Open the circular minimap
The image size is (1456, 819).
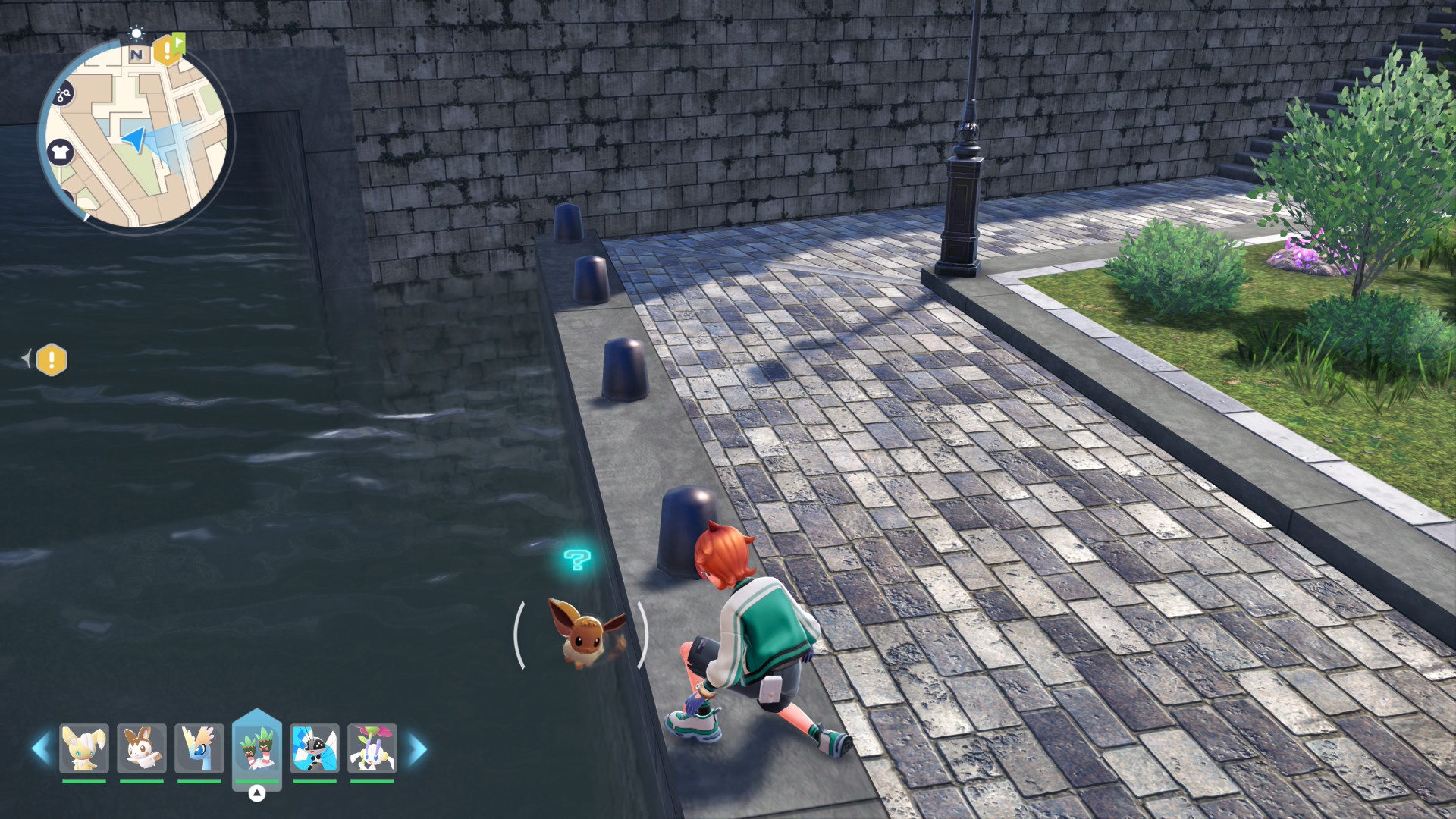click(x=136, y=136)
